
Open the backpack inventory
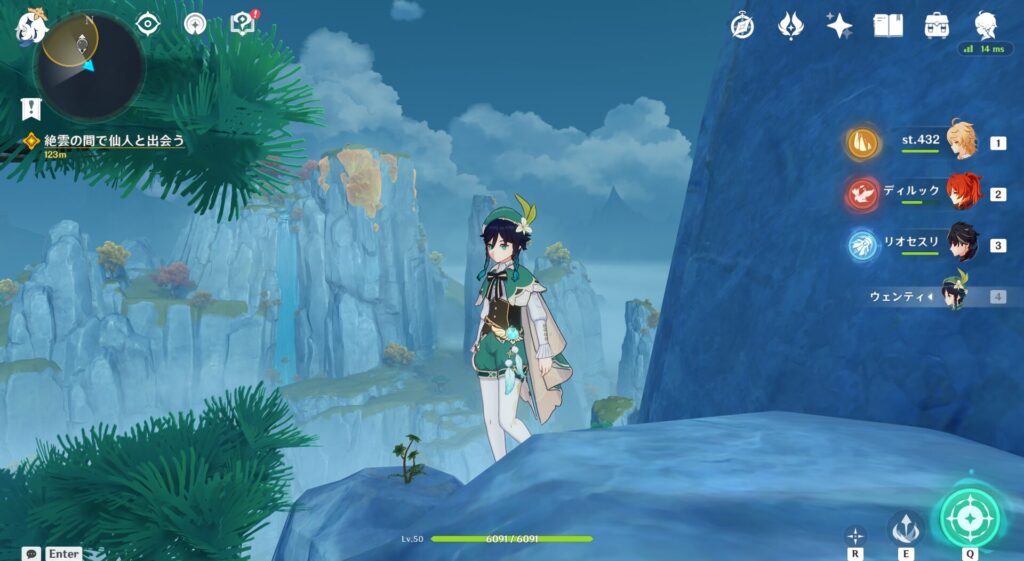pos(937,26)
